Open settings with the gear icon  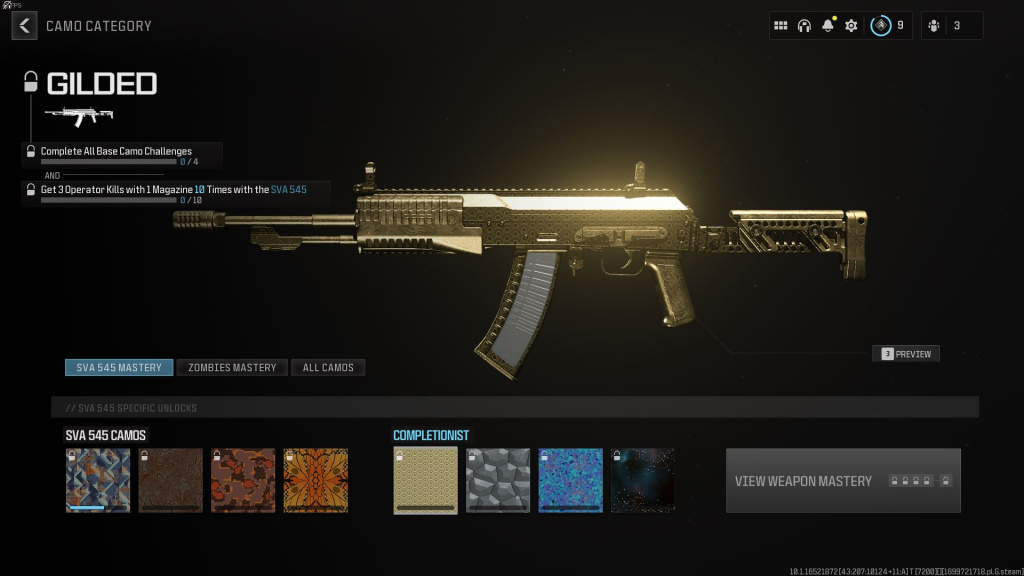click(x=851, y=26)
